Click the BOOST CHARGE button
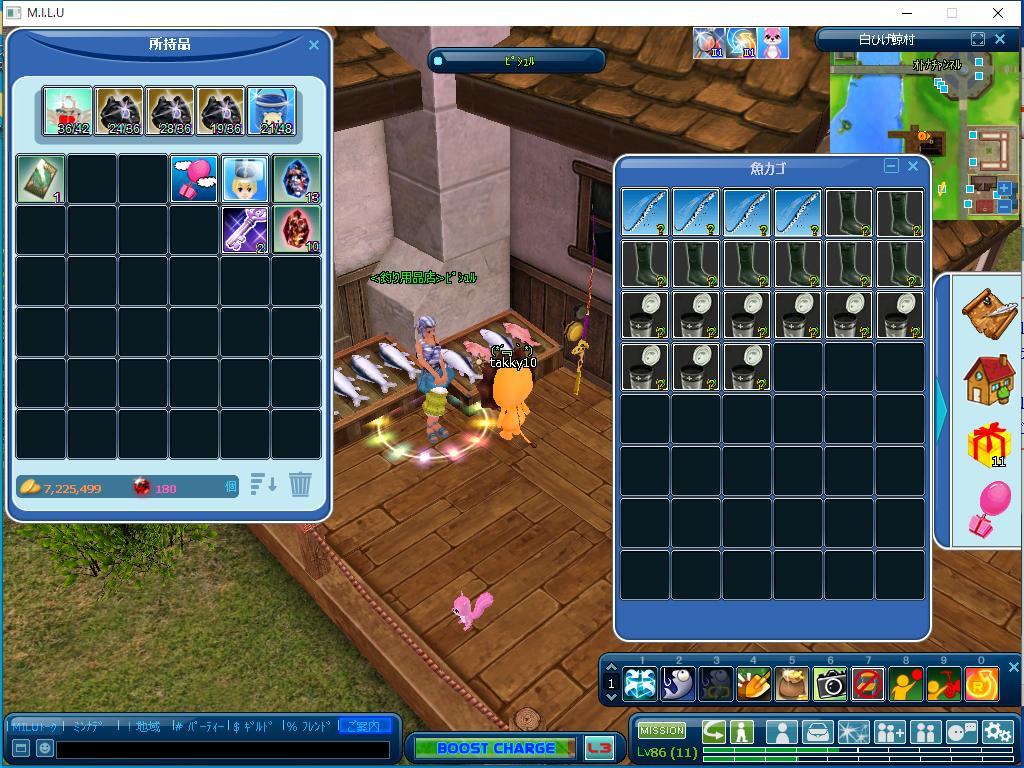 pos(495,748)
